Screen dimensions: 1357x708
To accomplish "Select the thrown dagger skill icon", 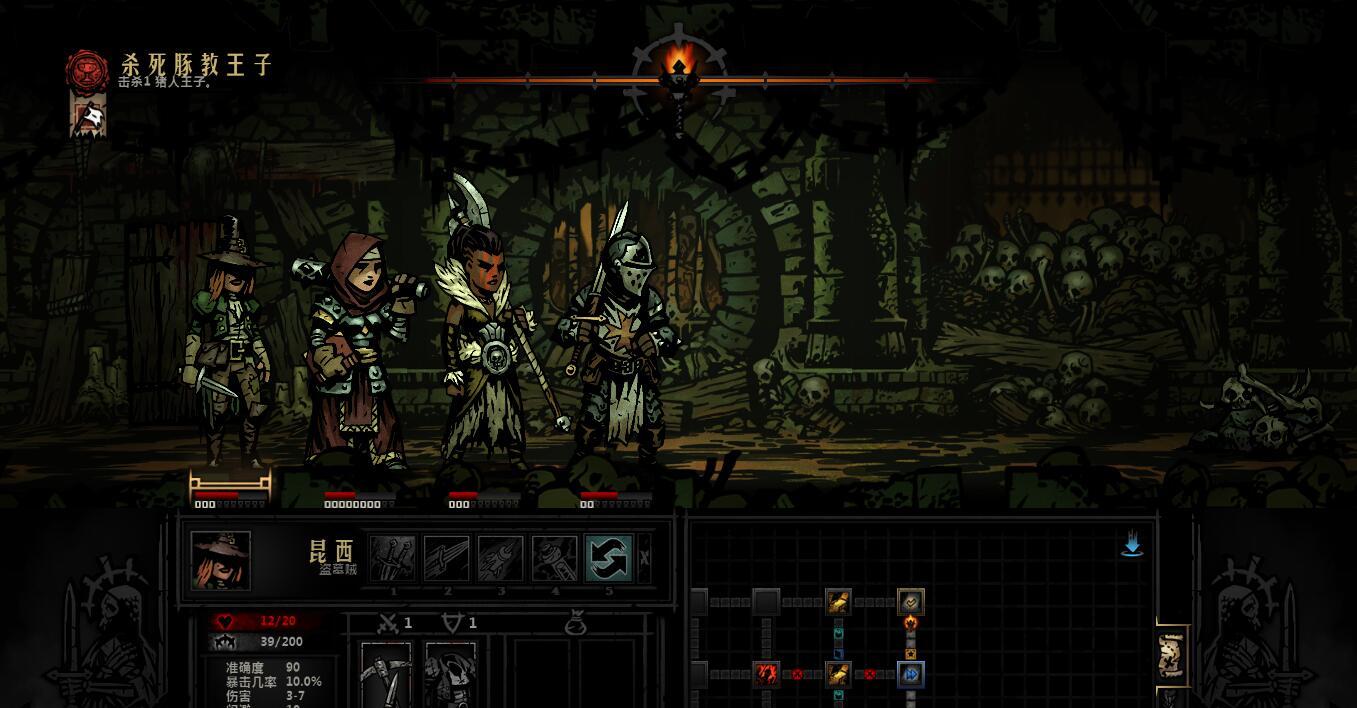I will 447,559.
